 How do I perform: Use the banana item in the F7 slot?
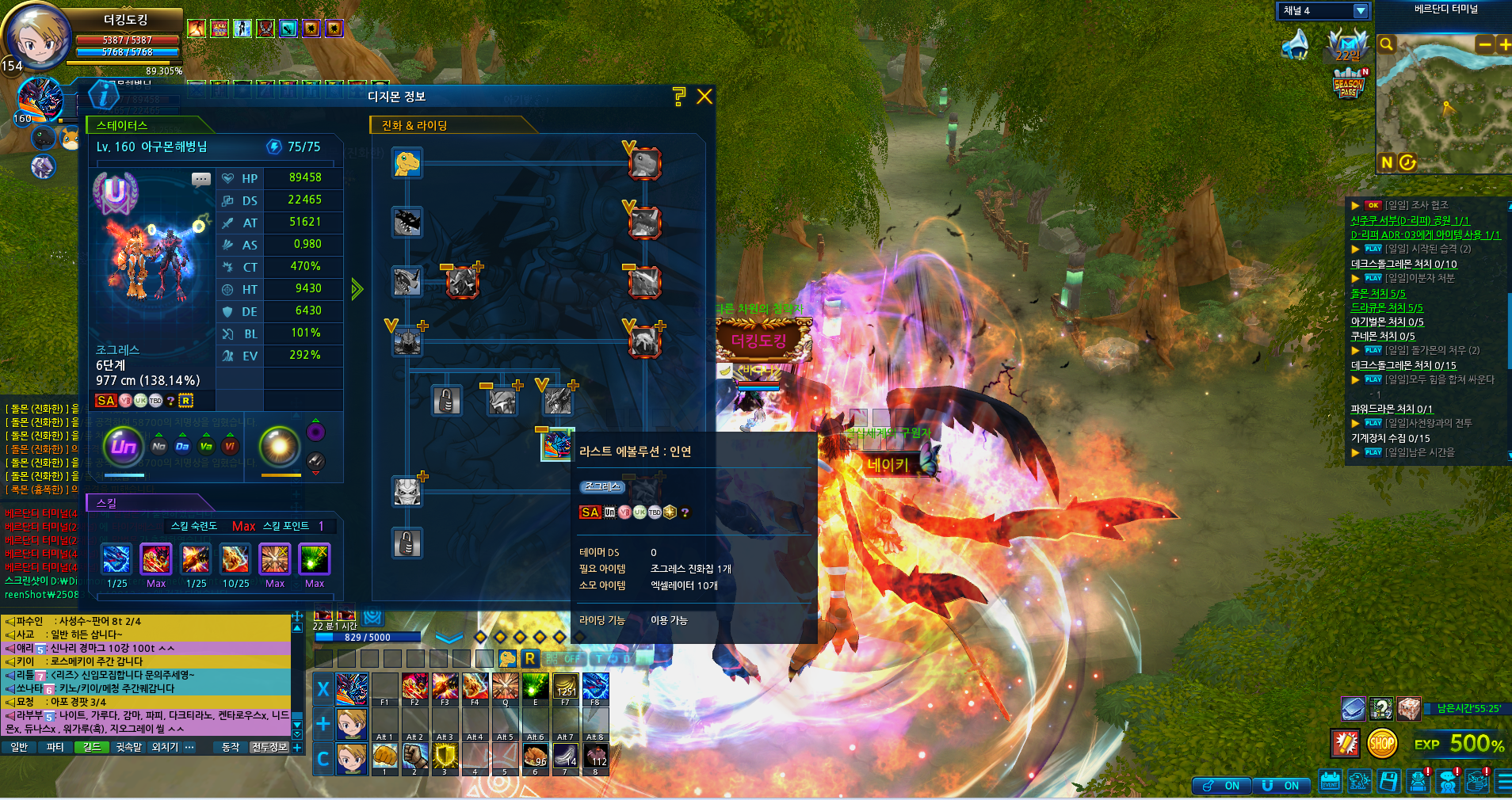click(x=565, y=686)
